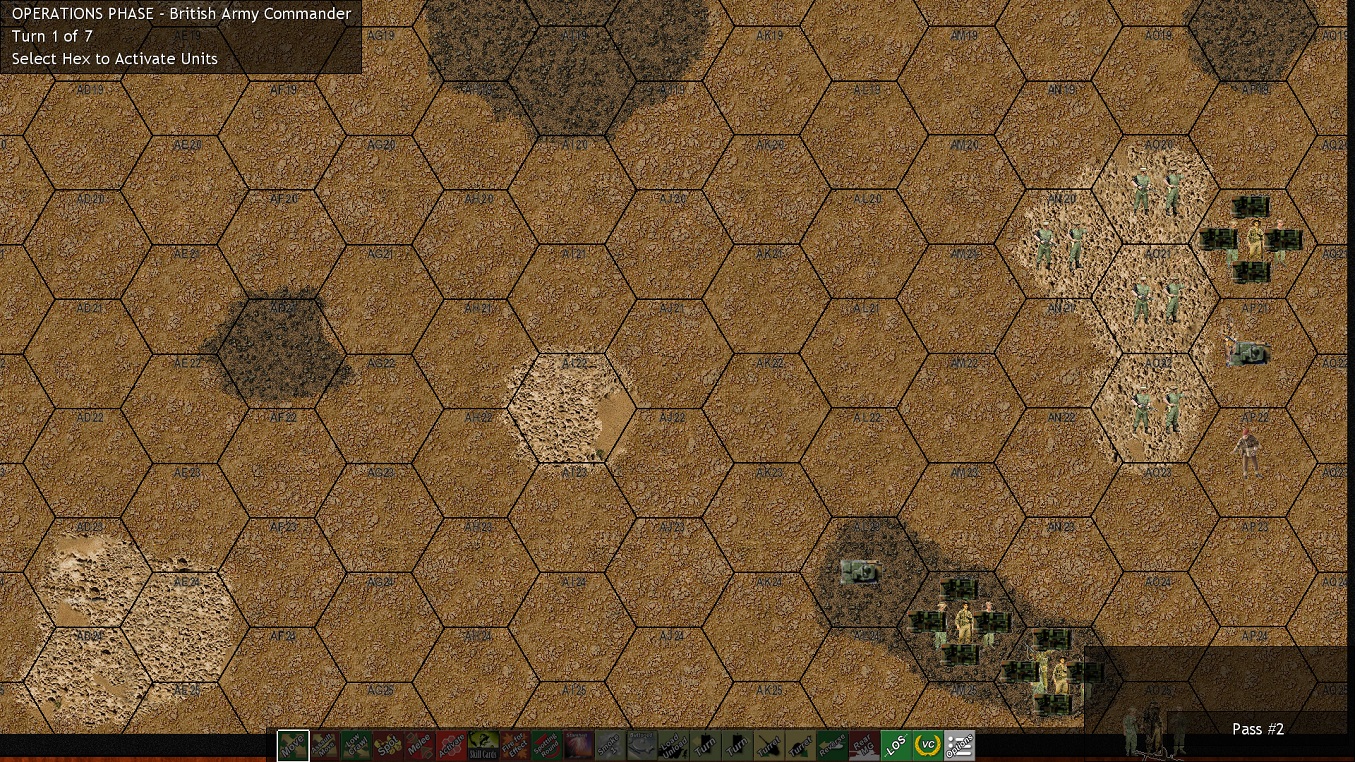Click the Load/Unload icon
Viewport: 1355px width, 762px height.
click(675, 745)
